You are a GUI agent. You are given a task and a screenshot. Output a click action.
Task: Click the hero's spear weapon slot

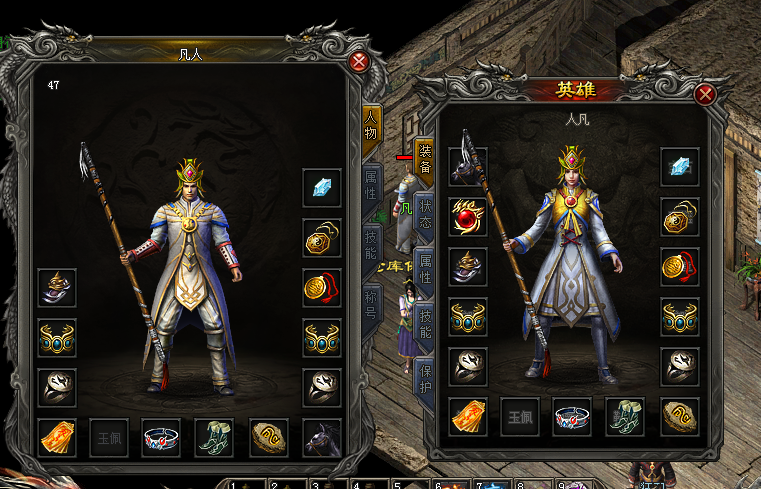[x=468, y=168]
